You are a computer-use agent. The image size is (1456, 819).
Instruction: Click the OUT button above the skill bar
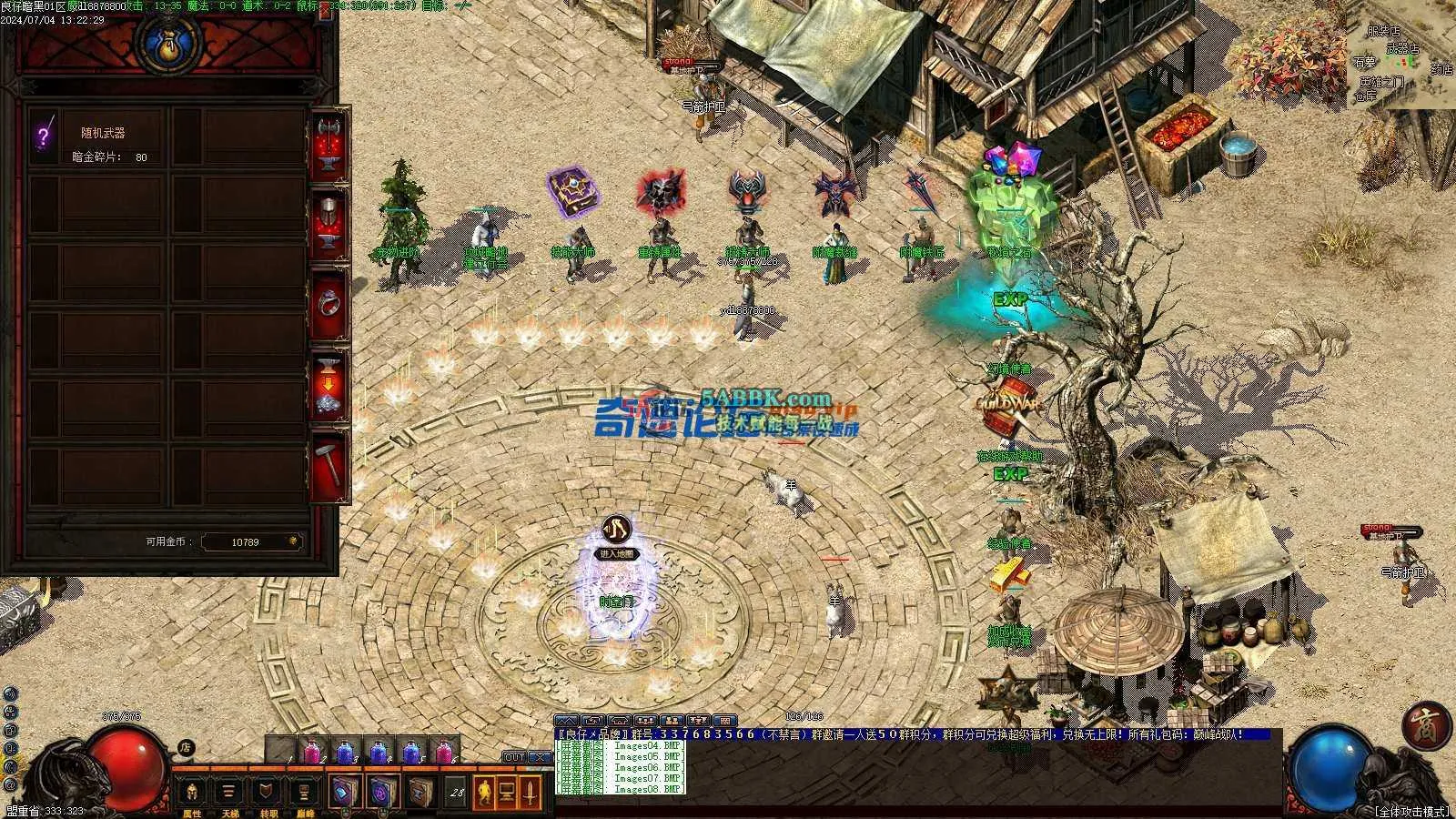514,757
